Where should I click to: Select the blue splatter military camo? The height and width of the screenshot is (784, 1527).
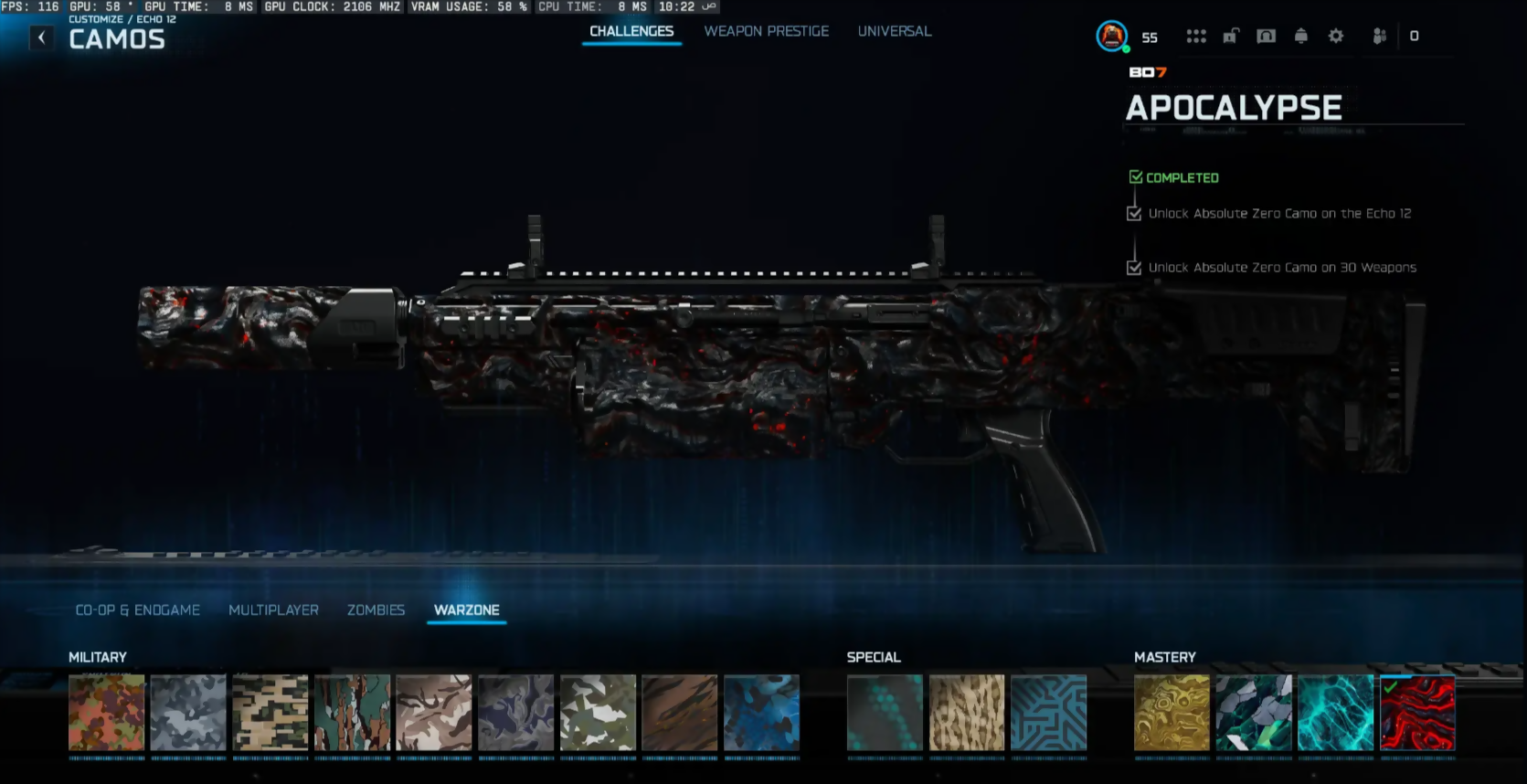click(761, 713)
